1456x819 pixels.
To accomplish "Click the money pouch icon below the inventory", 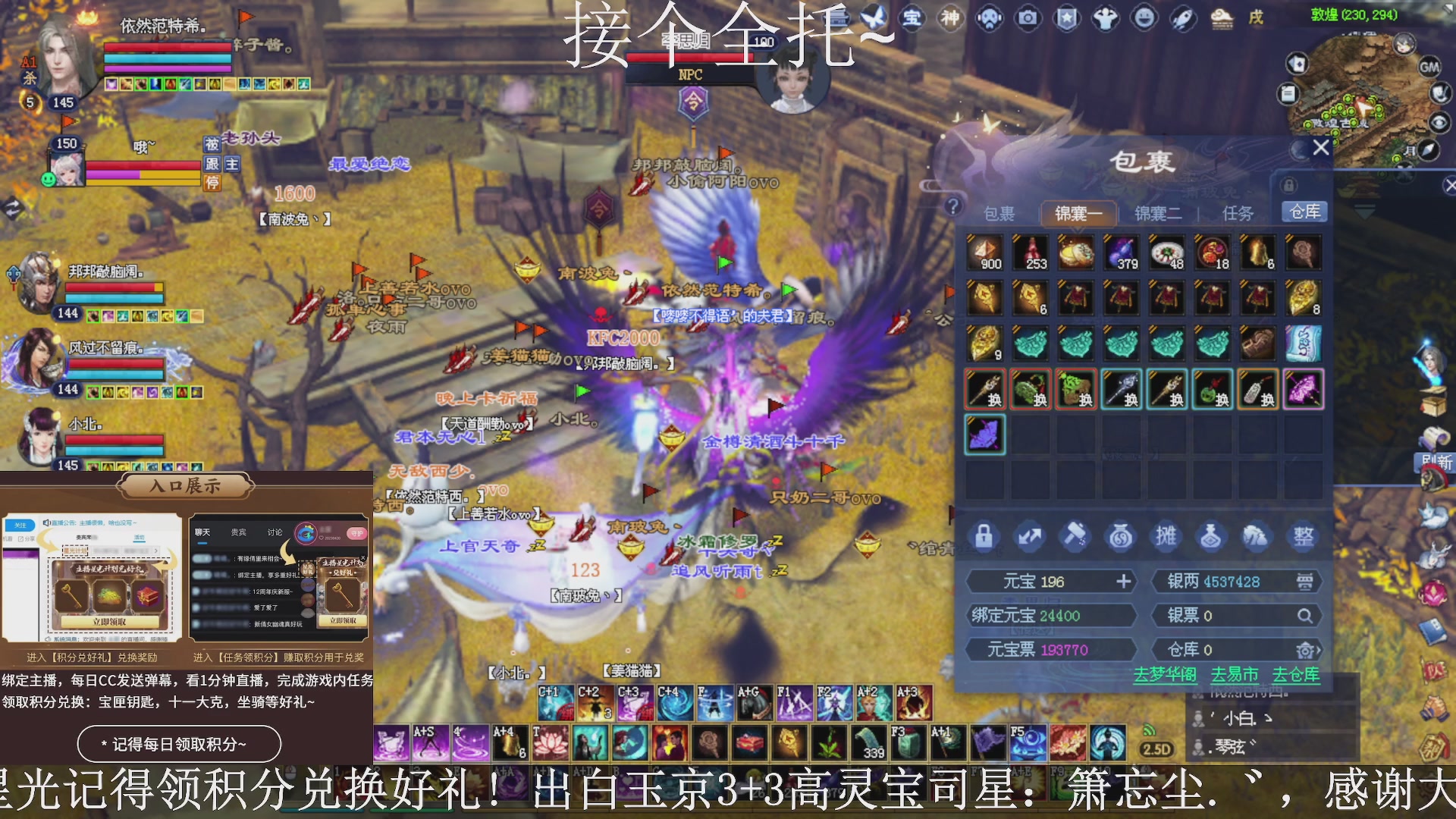I will pyautogui.click(x=1121, y=536).
